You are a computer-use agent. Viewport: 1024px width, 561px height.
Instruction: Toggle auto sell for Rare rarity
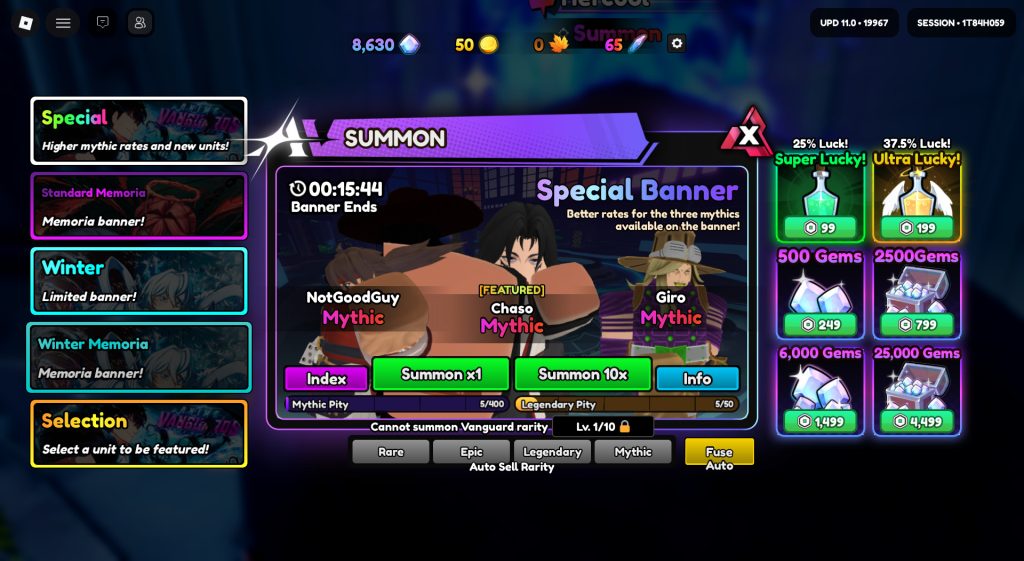point(390,452)
